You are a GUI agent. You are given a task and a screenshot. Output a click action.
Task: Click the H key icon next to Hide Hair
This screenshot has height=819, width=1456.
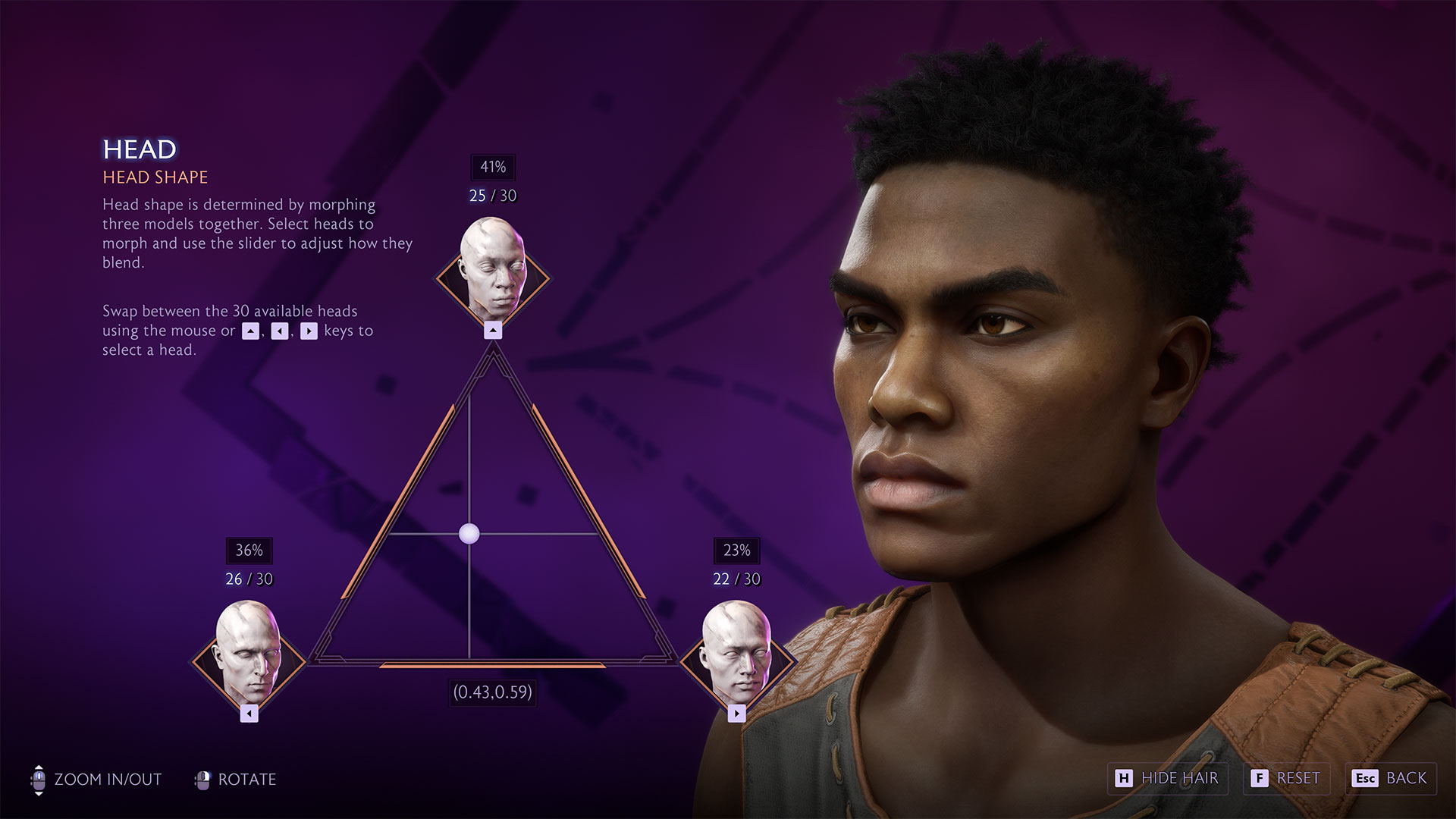tap(1125, 778)
